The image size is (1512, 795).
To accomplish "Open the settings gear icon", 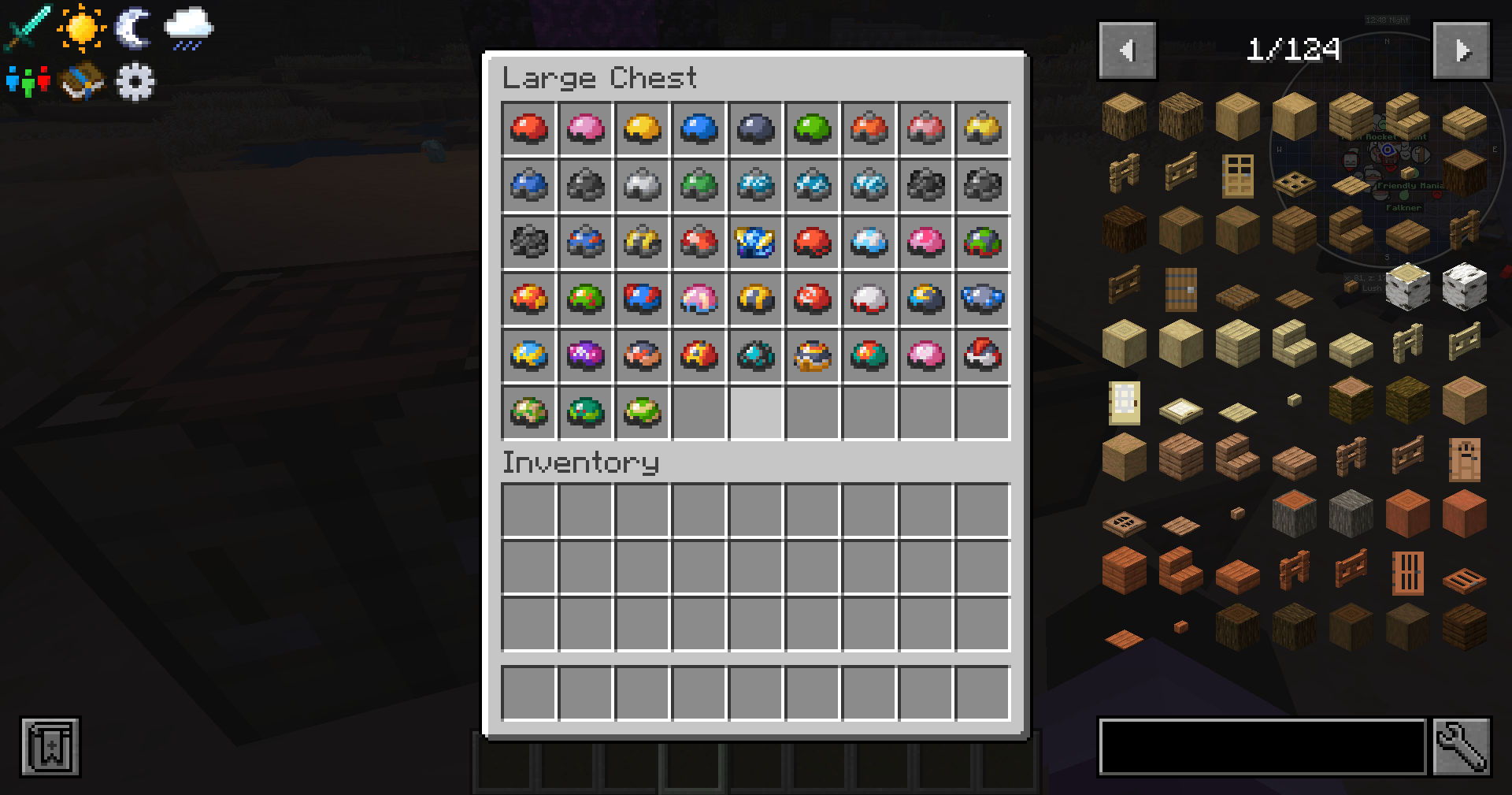I will [134, 81].
